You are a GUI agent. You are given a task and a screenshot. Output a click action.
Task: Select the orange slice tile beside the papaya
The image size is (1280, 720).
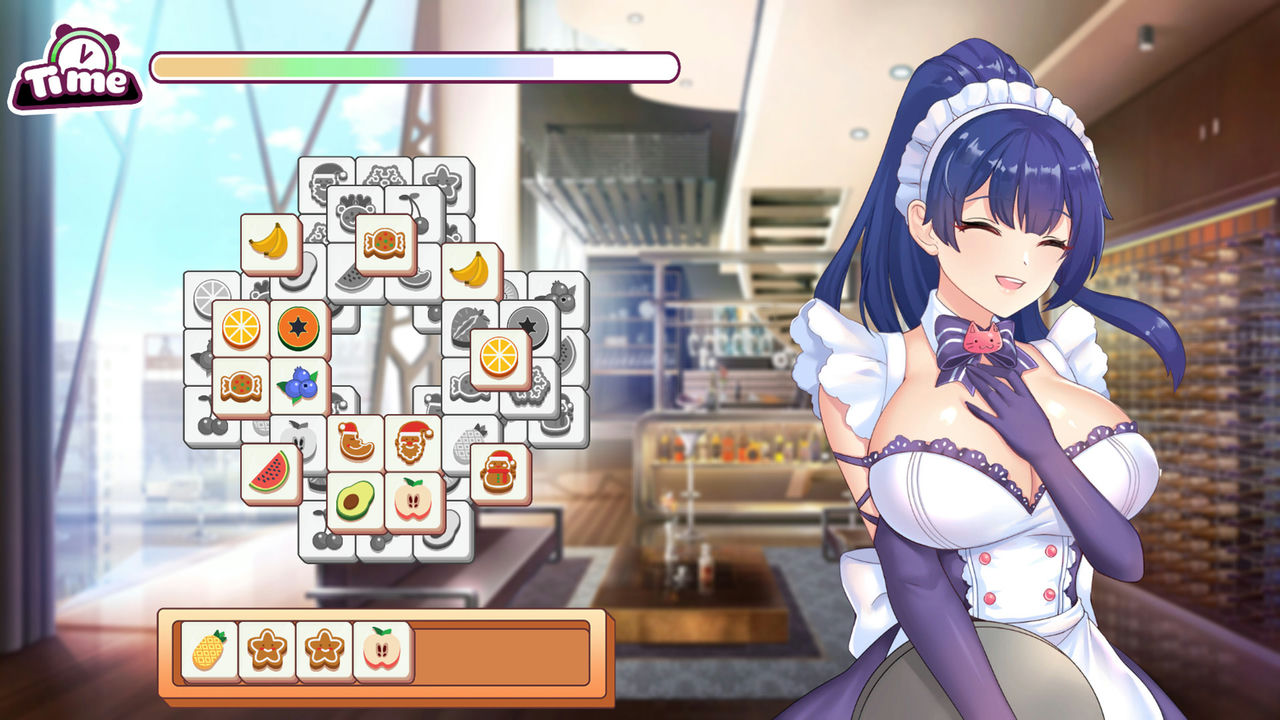coord(241,329)
